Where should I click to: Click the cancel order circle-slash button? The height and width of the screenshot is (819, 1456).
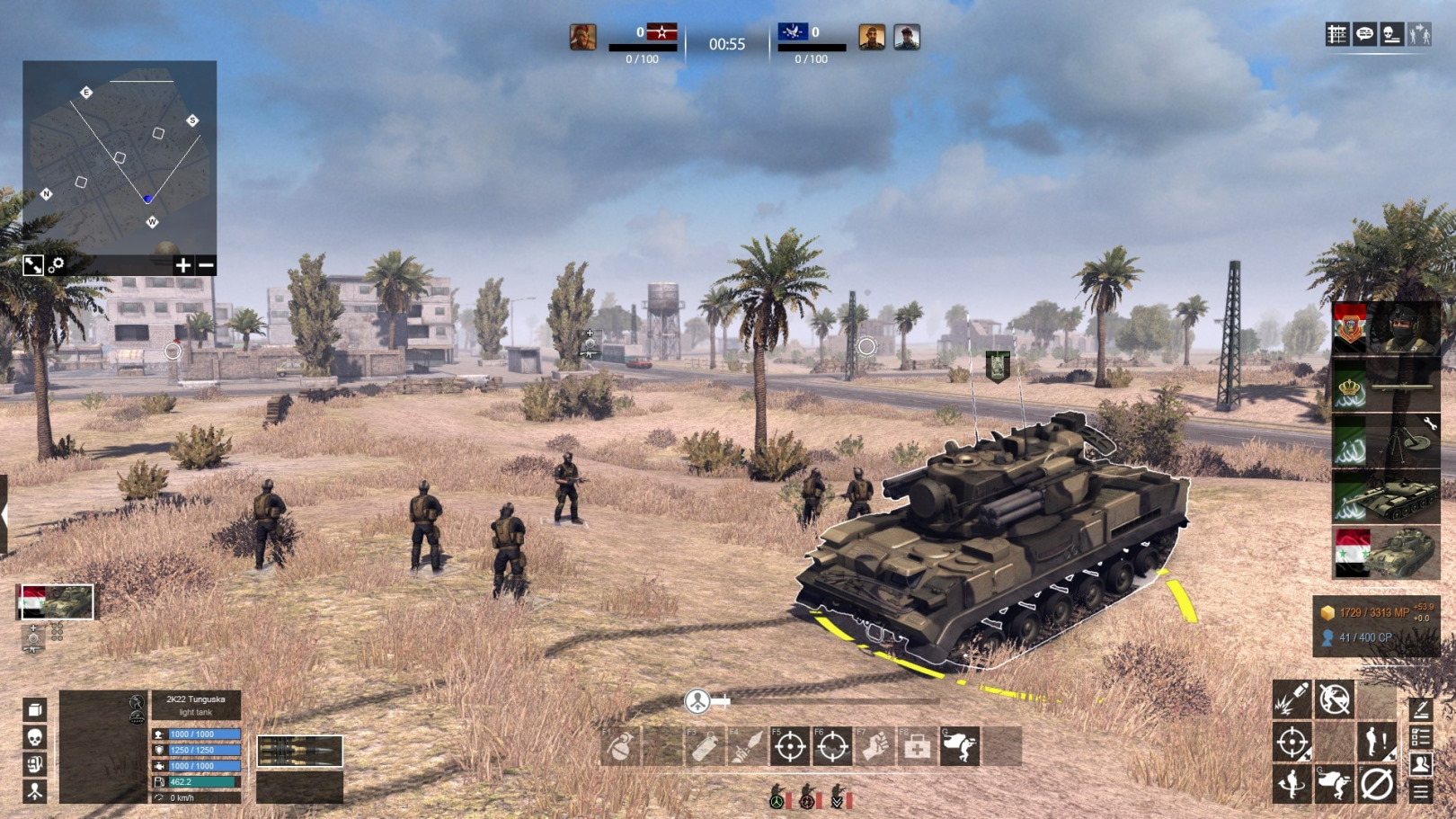tap(1376, 784)
